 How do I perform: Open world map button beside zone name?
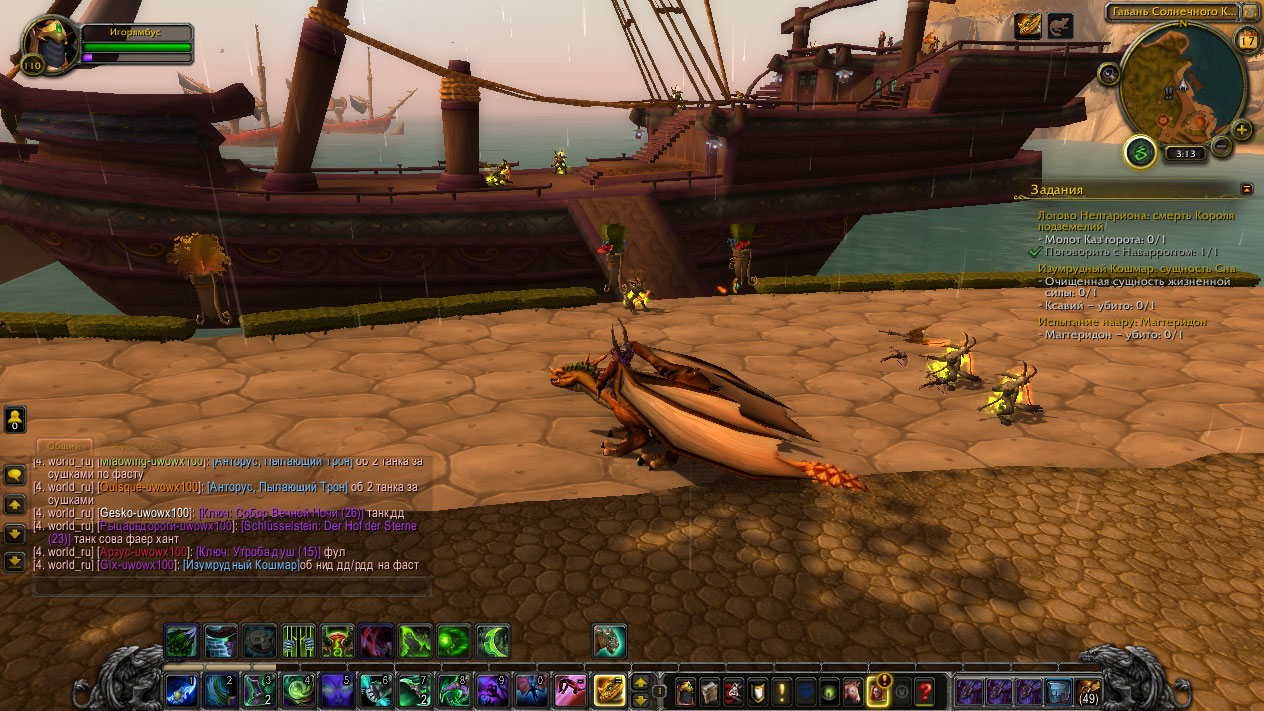tap(1249, 12)
